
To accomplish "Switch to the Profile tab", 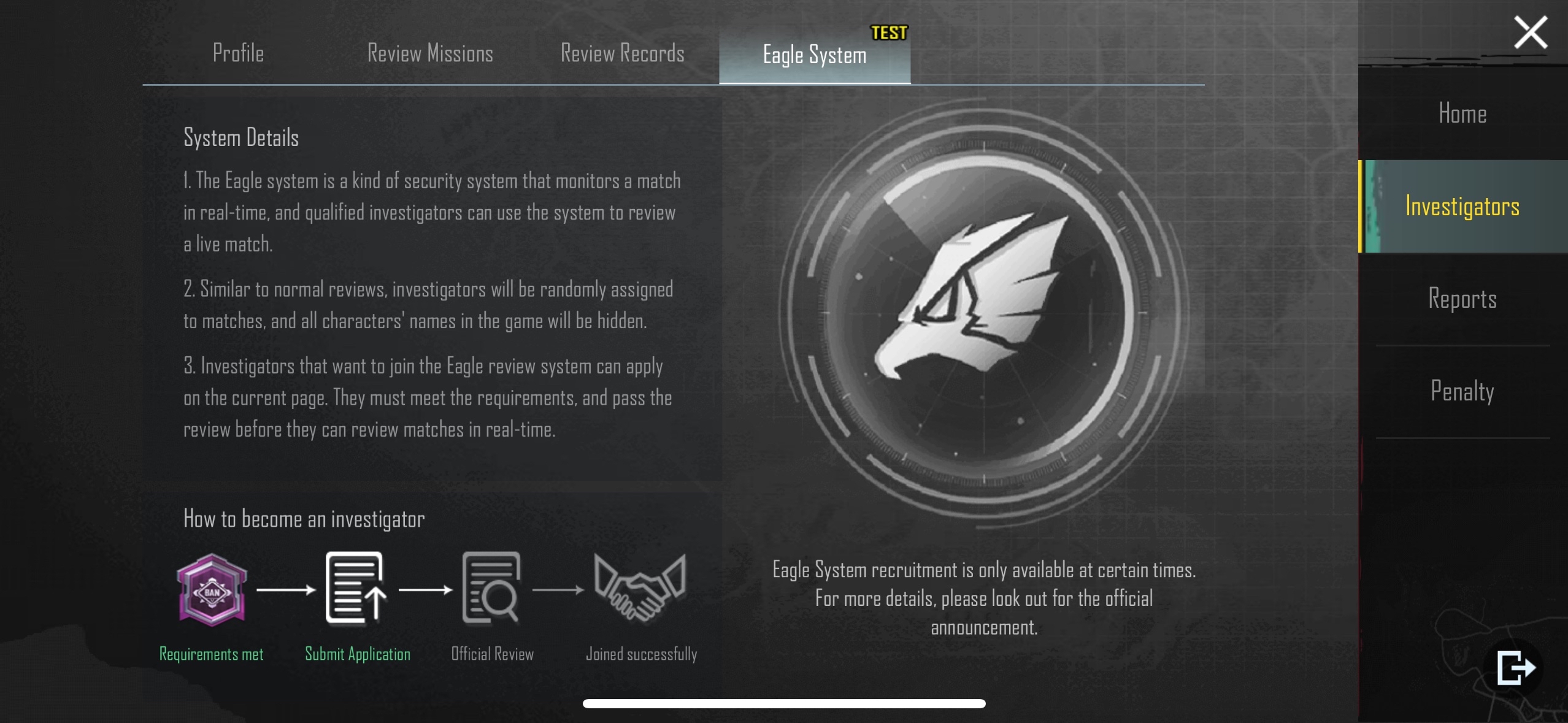I will (238, 54).
